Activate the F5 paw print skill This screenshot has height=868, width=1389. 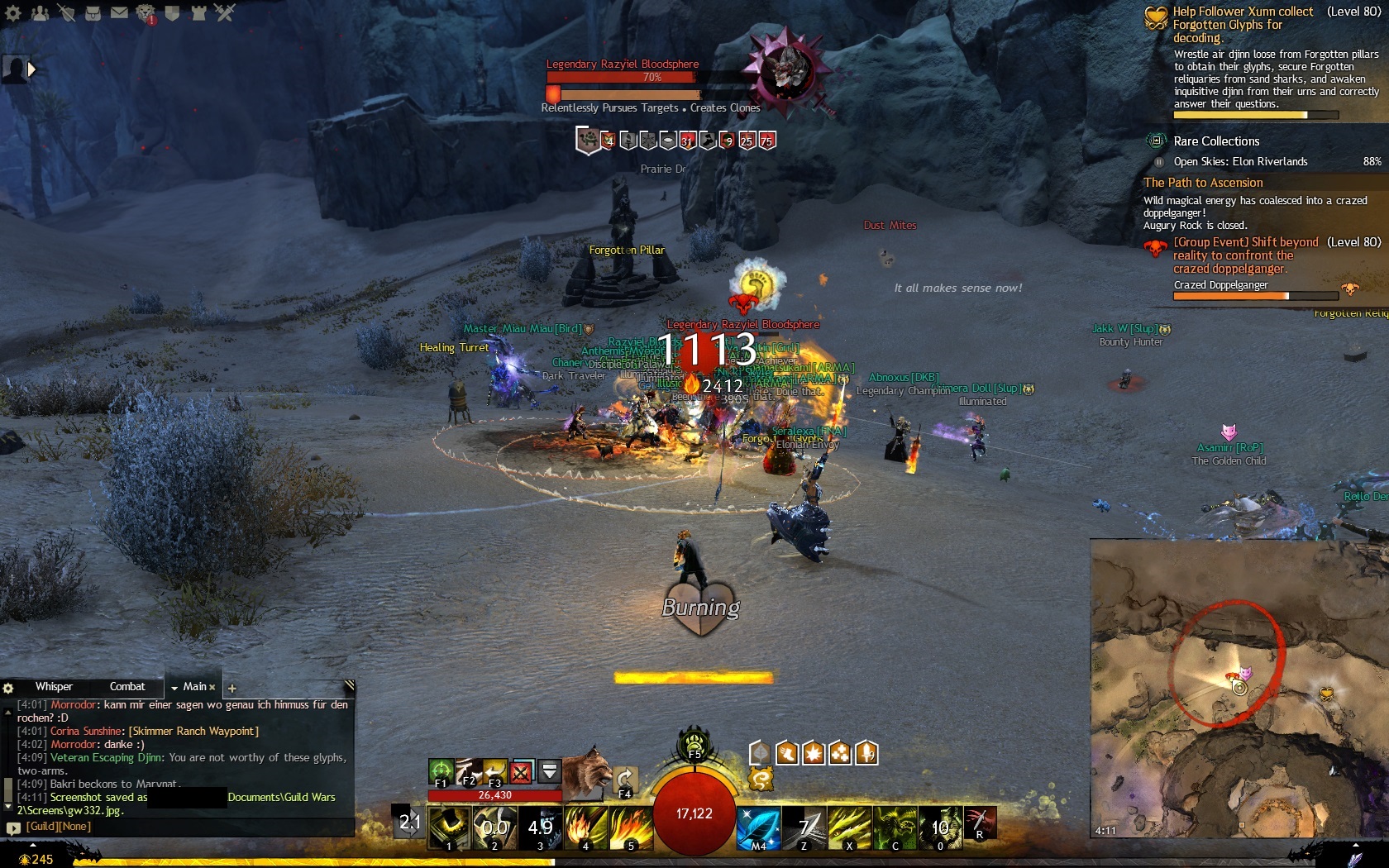tap(694, 742)
